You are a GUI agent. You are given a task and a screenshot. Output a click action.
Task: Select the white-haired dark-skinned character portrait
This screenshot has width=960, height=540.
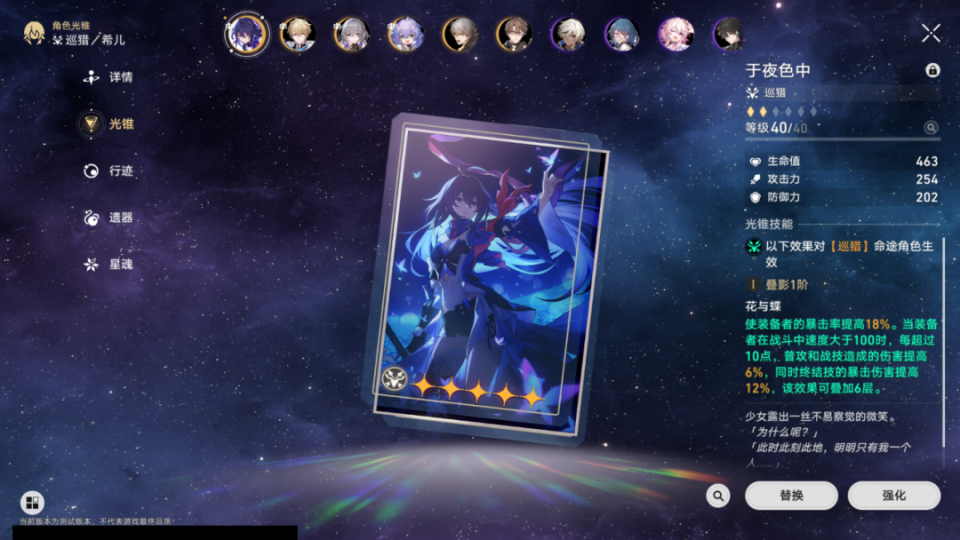coord(568,34)
